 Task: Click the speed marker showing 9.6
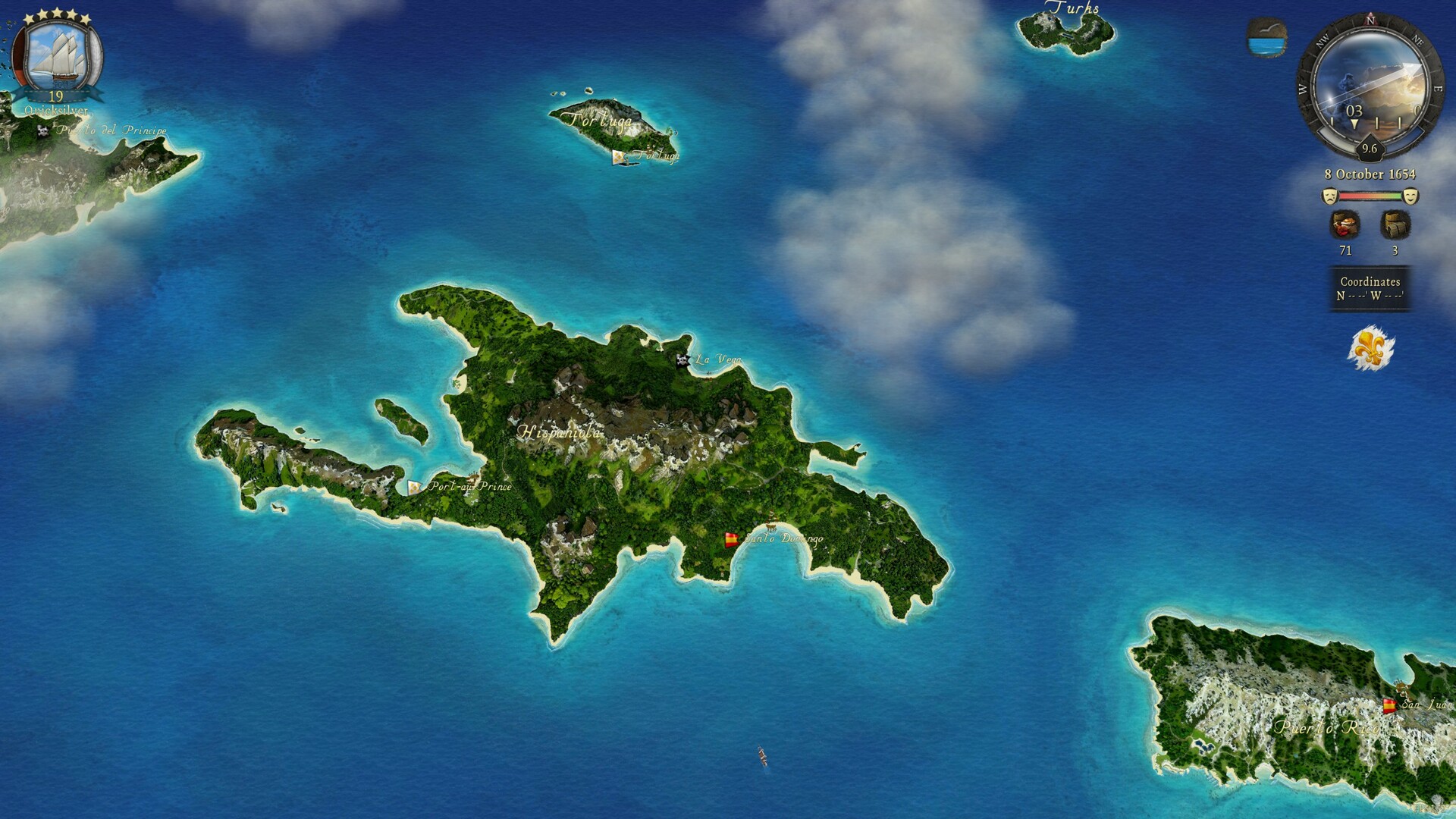pos(1370,149)
